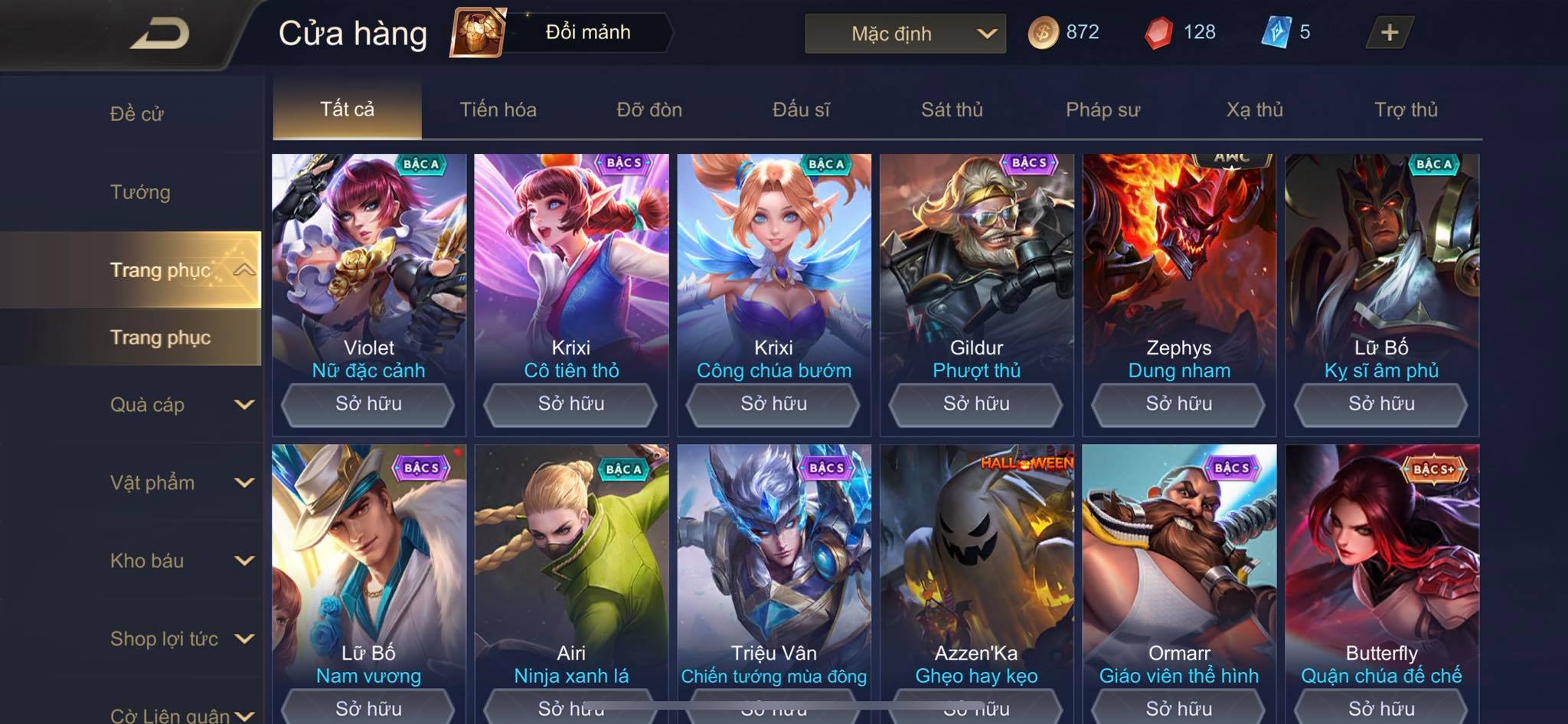Open the Xạ thủ tab
1568x724 pixels.
click(1254, 109)
